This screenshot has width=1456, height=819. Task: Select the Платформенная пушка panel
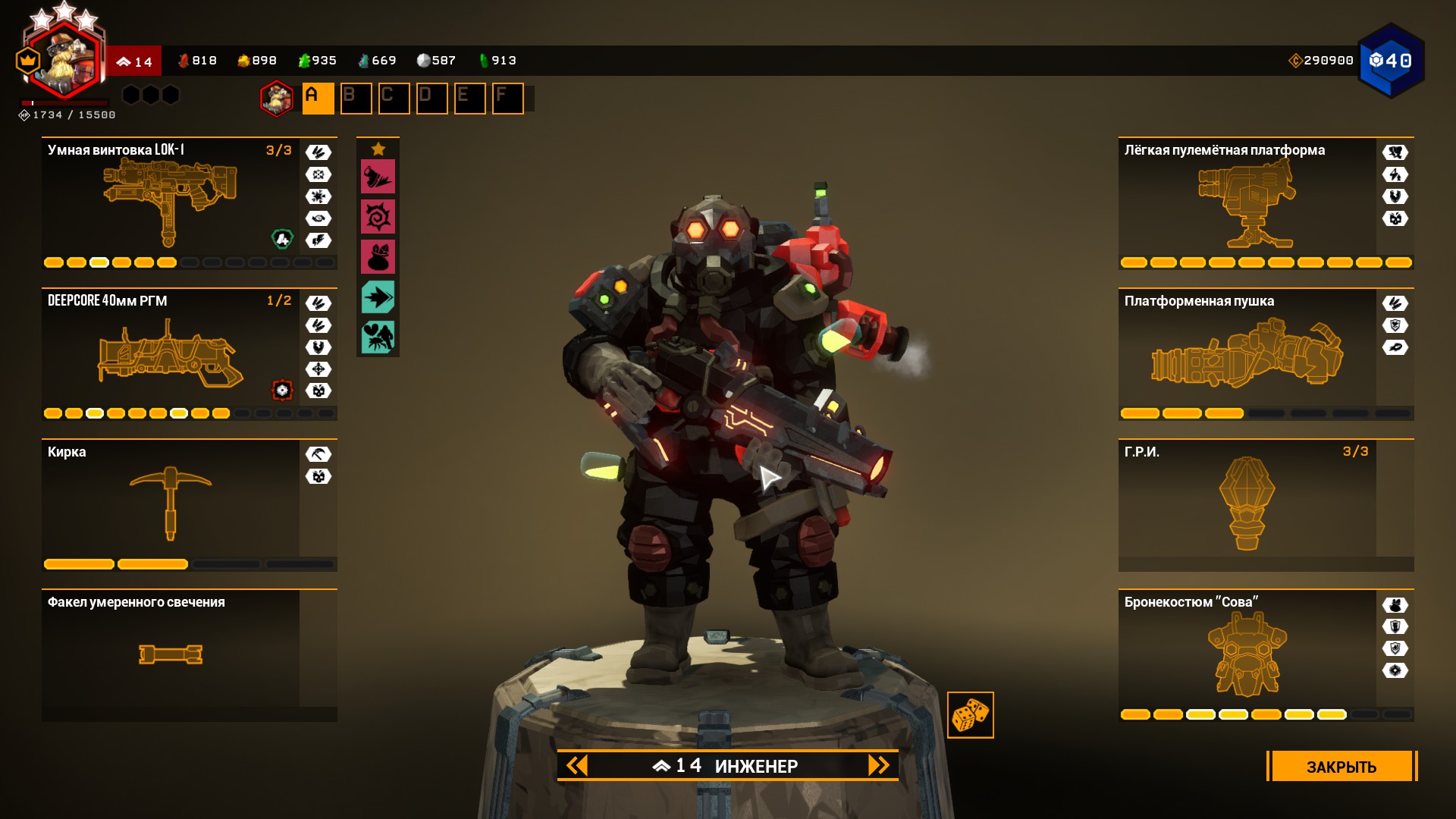click(x=1247, y=353)
